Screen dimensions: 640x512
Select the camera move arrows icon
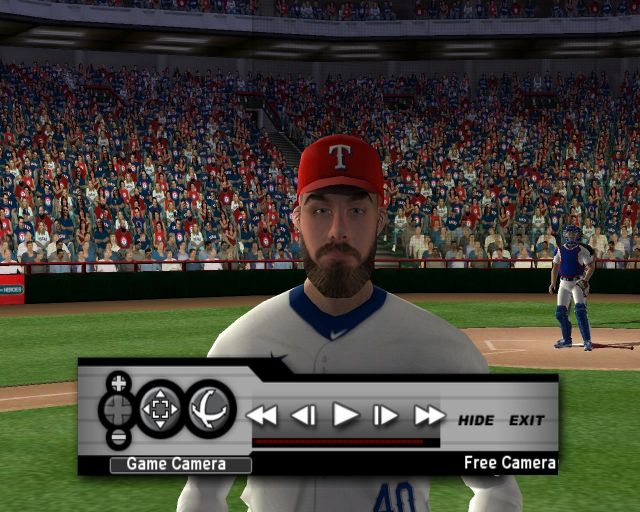click(160, 408)
